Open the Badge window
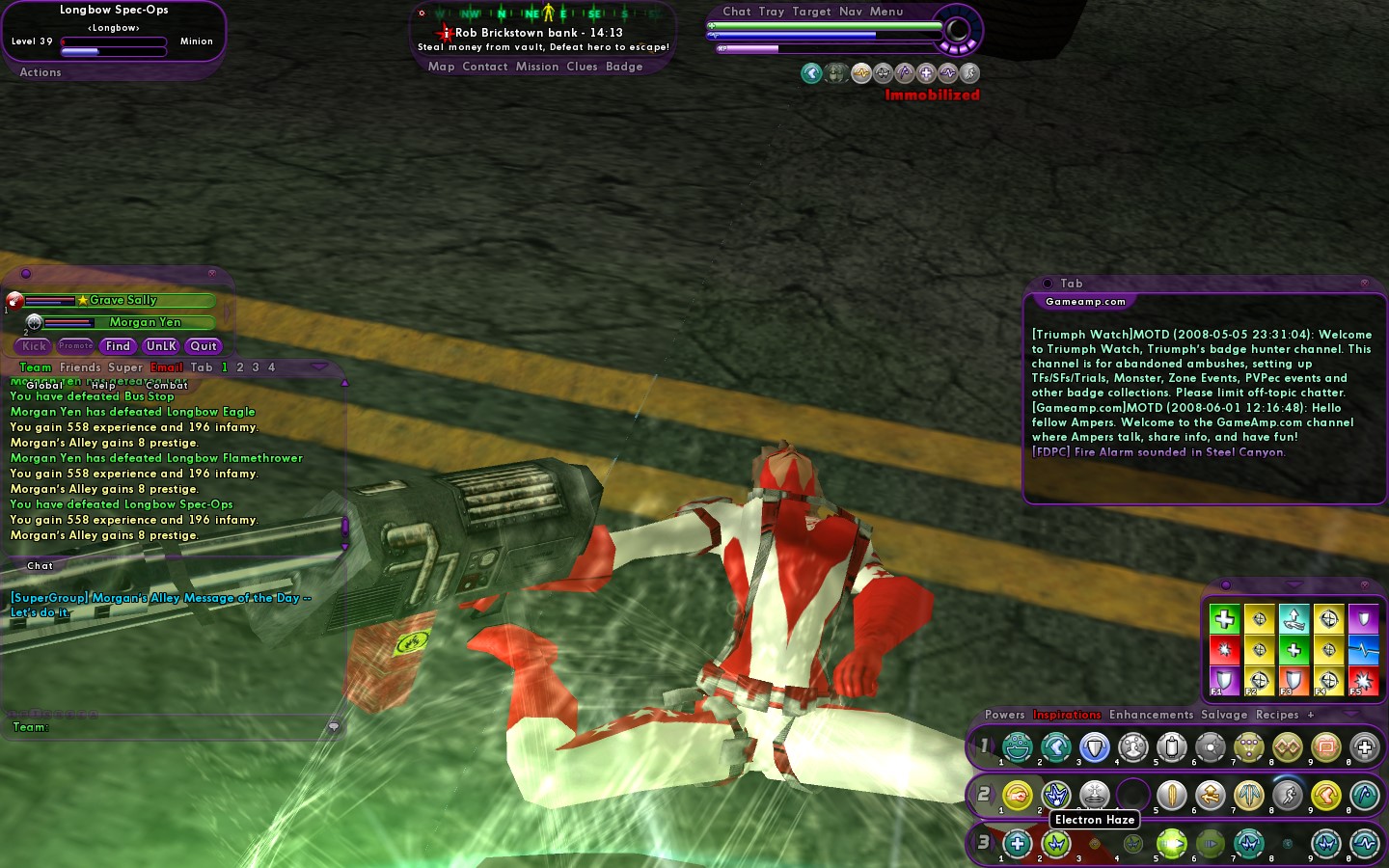 pyautogui.click(x=624, y=67)
